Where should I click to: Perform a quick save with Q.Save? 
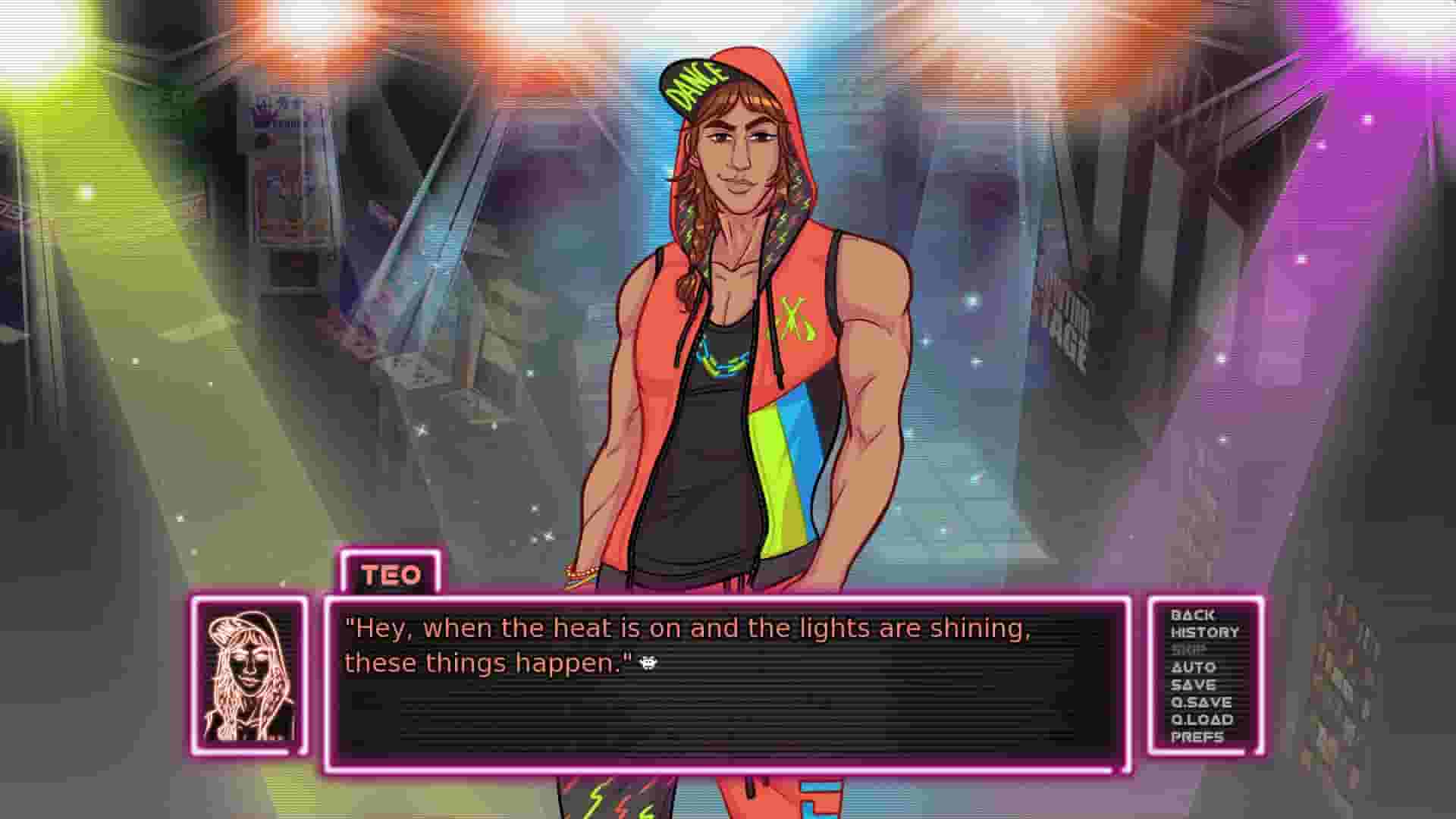point(1203,701)
